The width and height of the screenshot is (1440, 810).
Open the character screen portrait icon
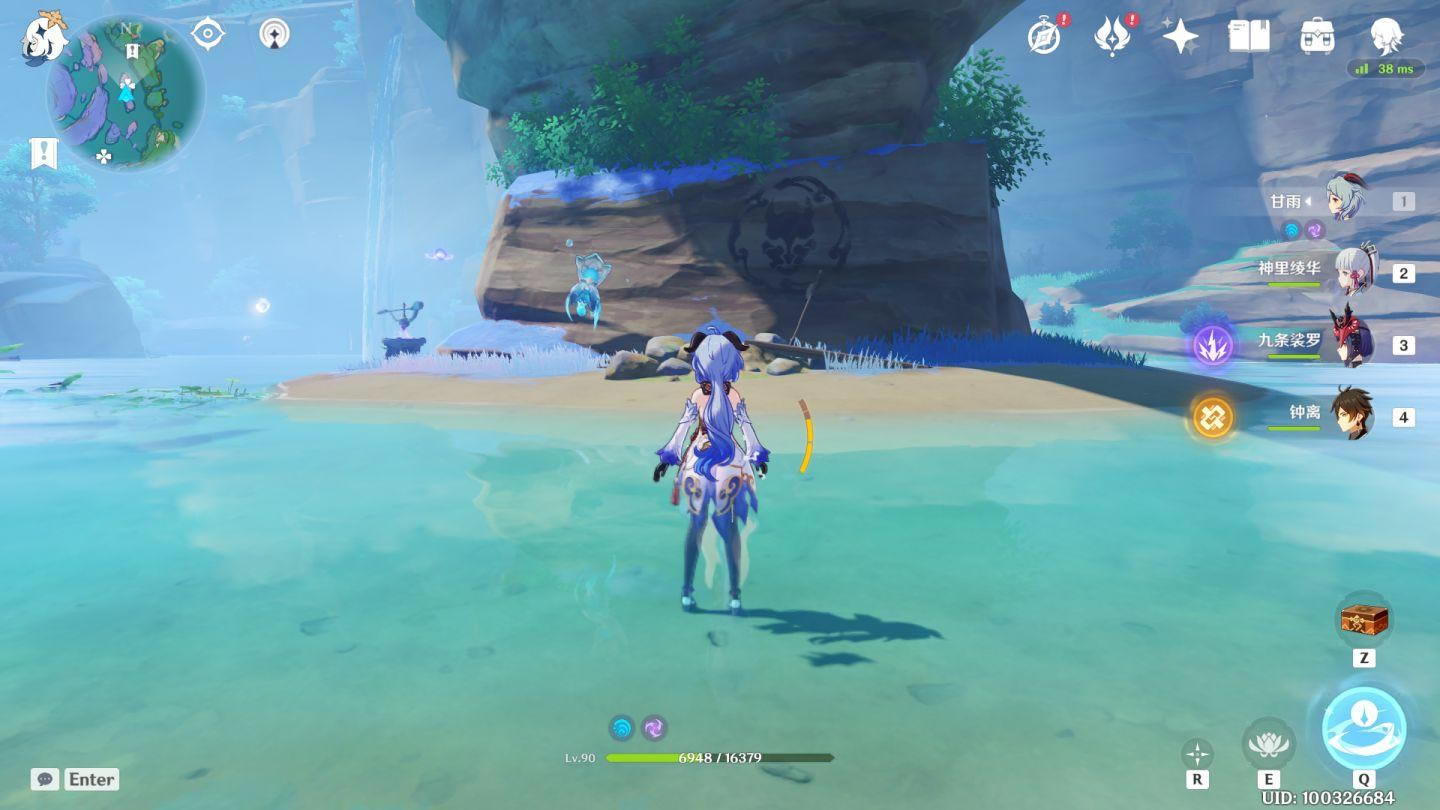(1386, 36)
